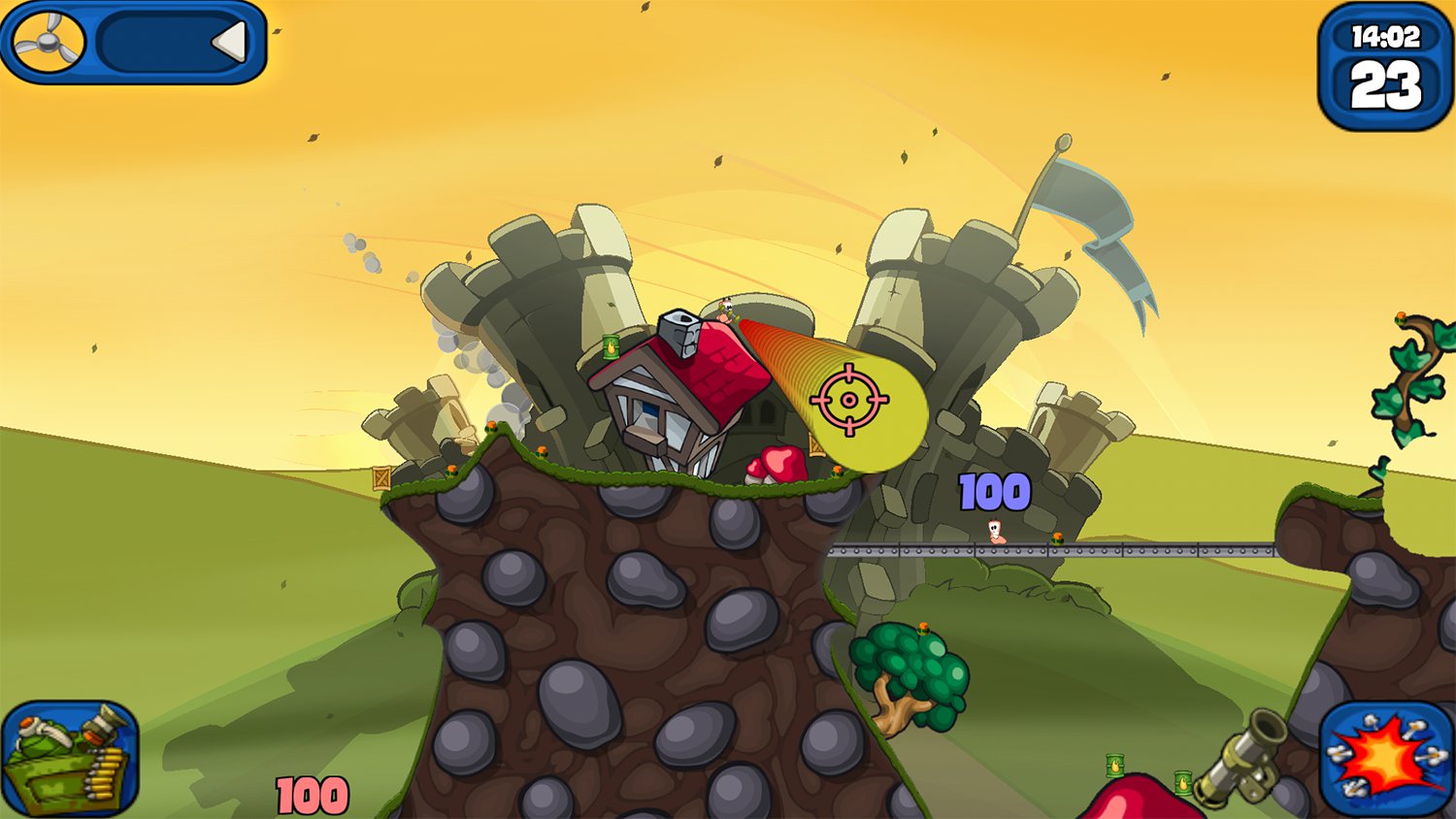1456x819 pixels.
Task: Toggle the white arrow on the wind meter
Action: [230, 42]
